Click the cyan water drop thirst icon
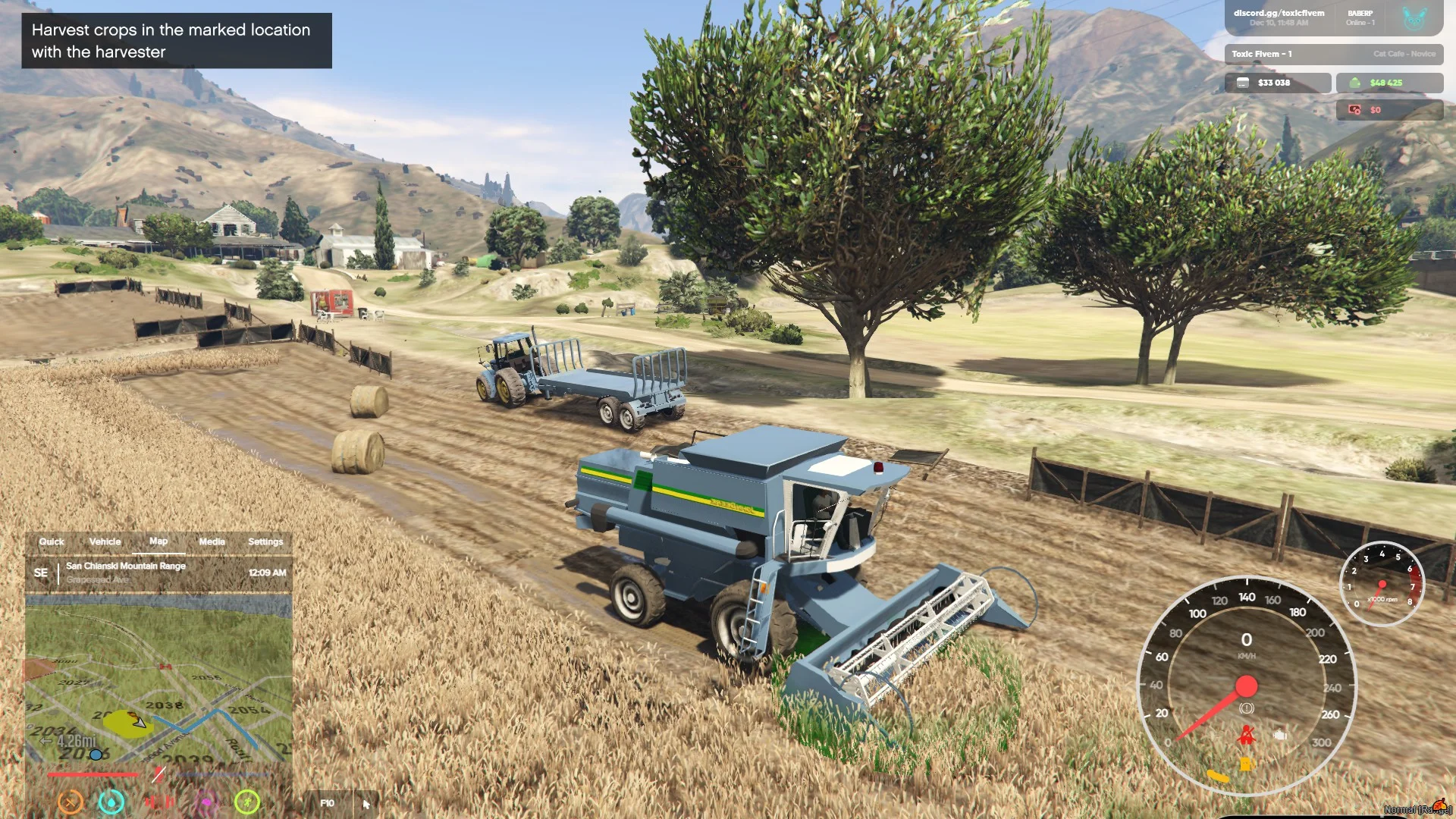1456x819 pixels. (111, 802)
